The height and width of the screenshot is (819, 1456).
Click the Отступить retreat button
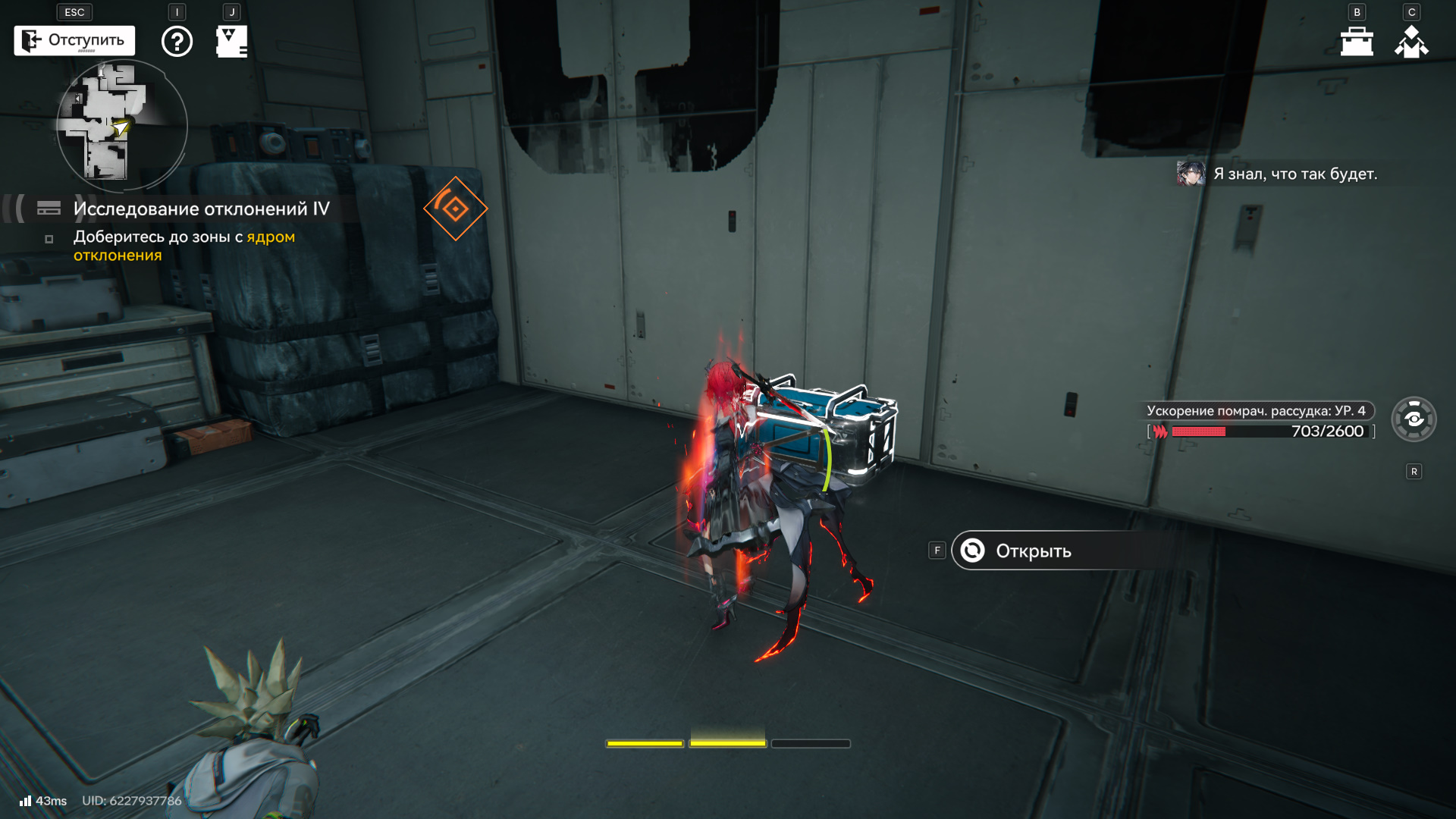pos(74,41)
